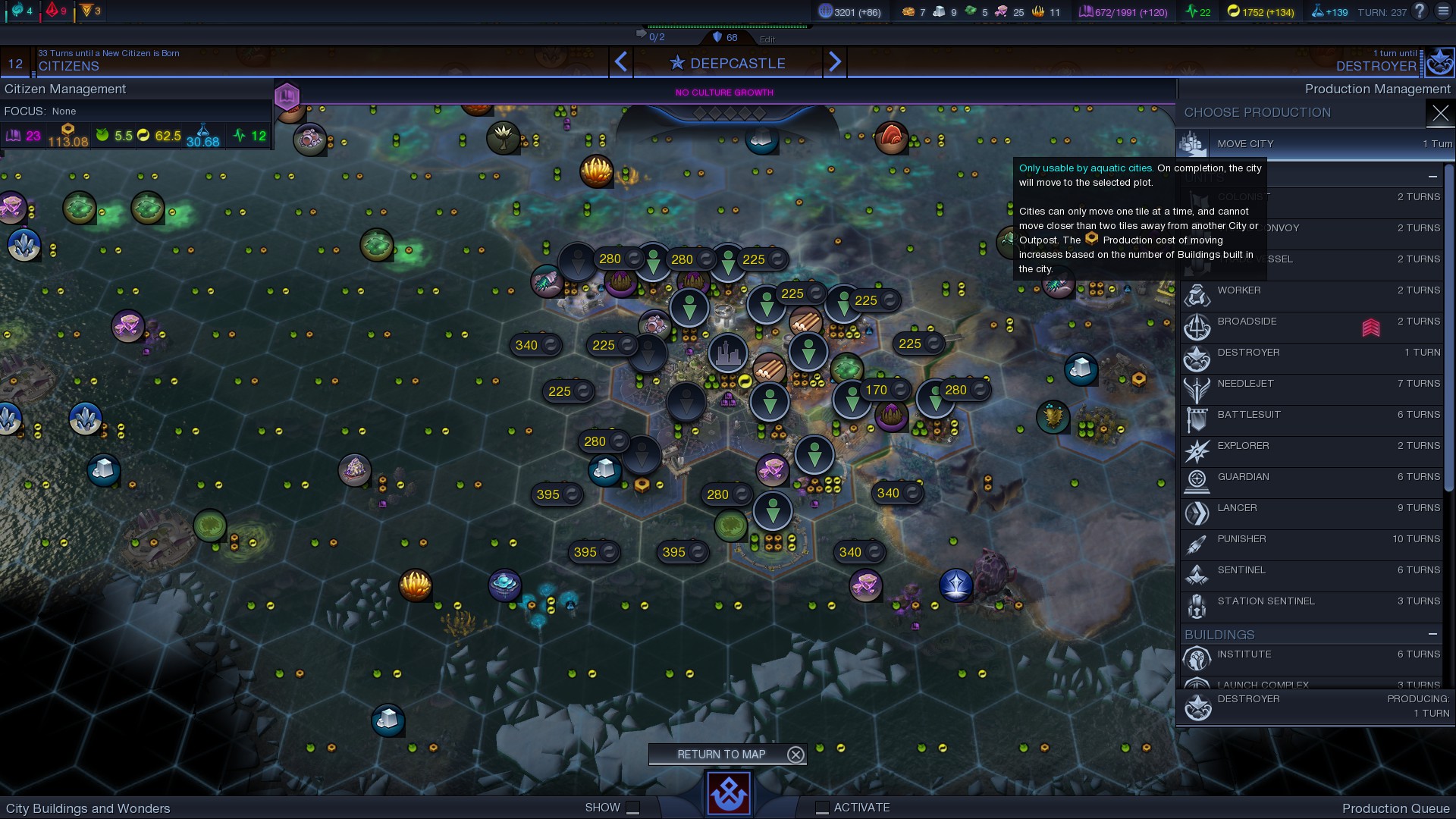The height and width of the screenshot is (819, 1456).
Task: Tick the Activate checkbox
Action: tap(821, 808)
